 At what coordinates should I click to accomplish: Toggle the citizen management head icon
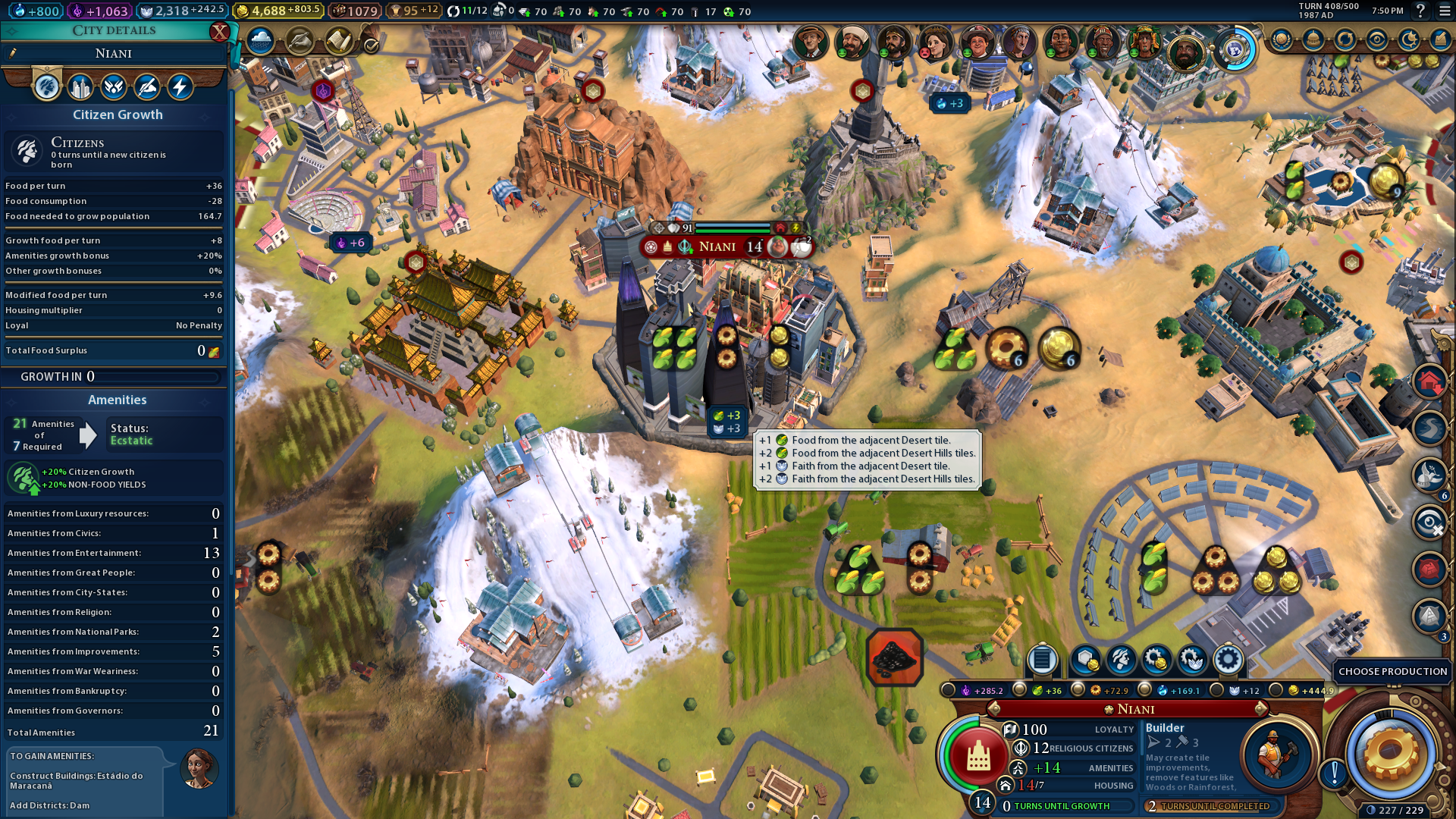(1121, 660)
